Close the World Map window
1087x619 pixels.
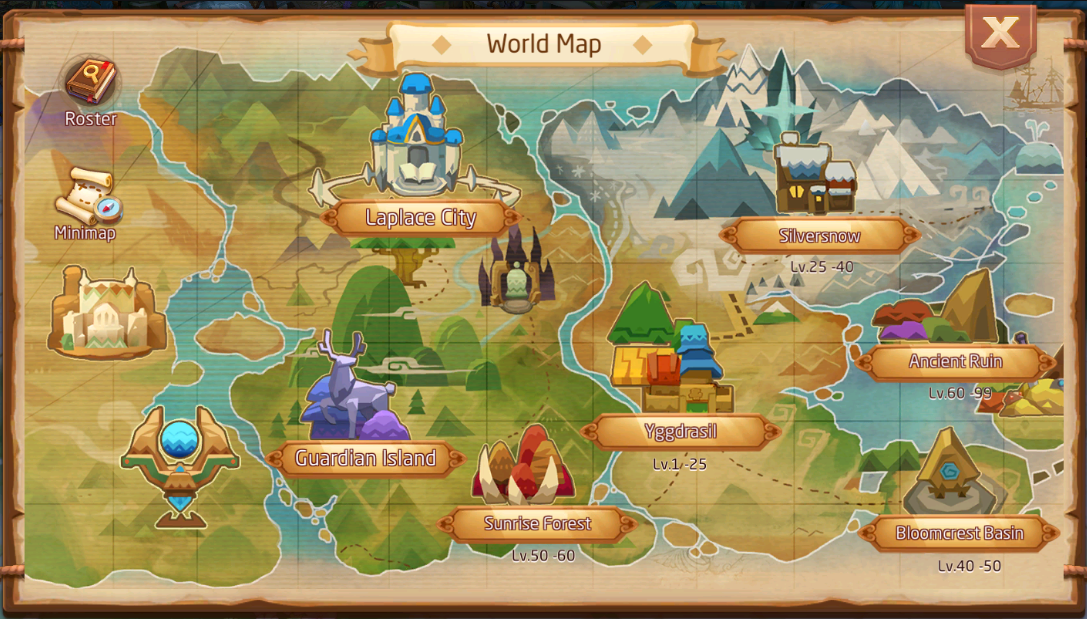pyautogui.click(x=999, y=33)
